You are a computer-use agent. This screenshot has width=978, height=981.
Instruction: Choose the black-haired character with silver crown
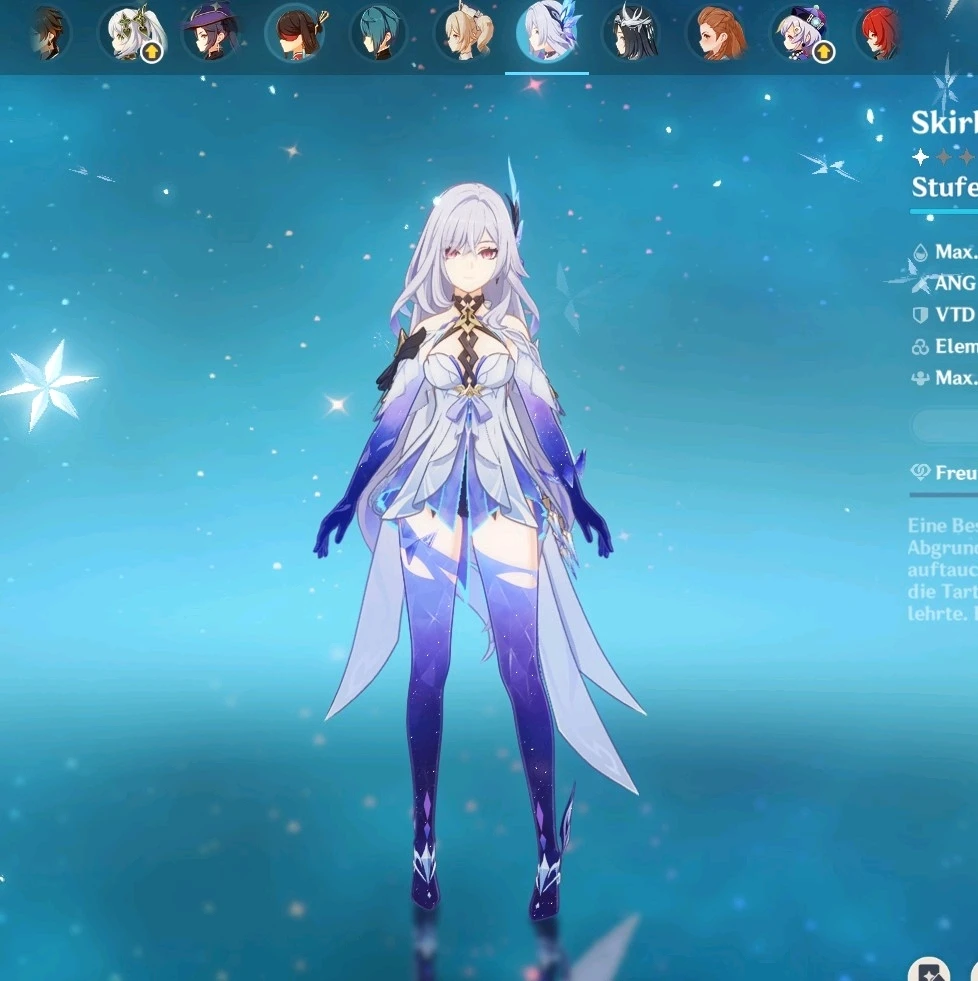(631, 33)
